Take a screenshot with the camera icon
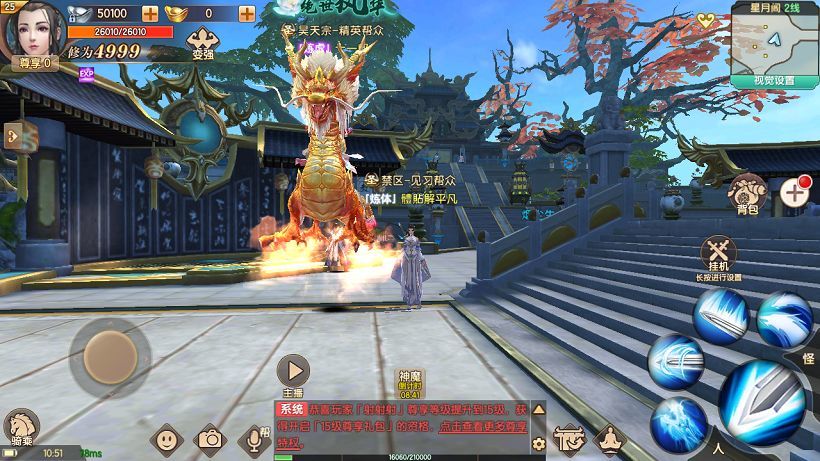820x461 pixels. point(210,439)
